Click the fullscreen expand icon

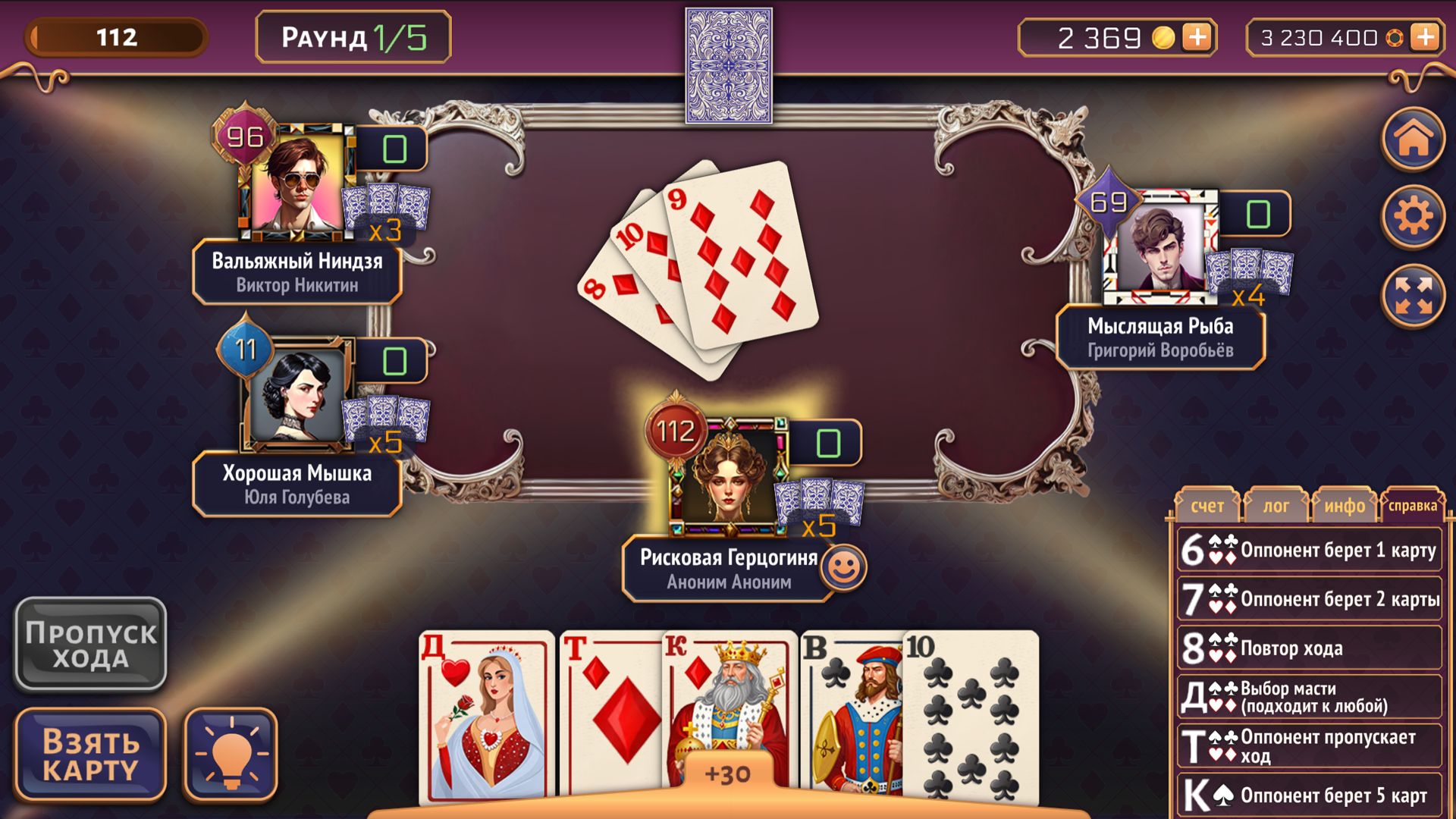[1412, 294]
